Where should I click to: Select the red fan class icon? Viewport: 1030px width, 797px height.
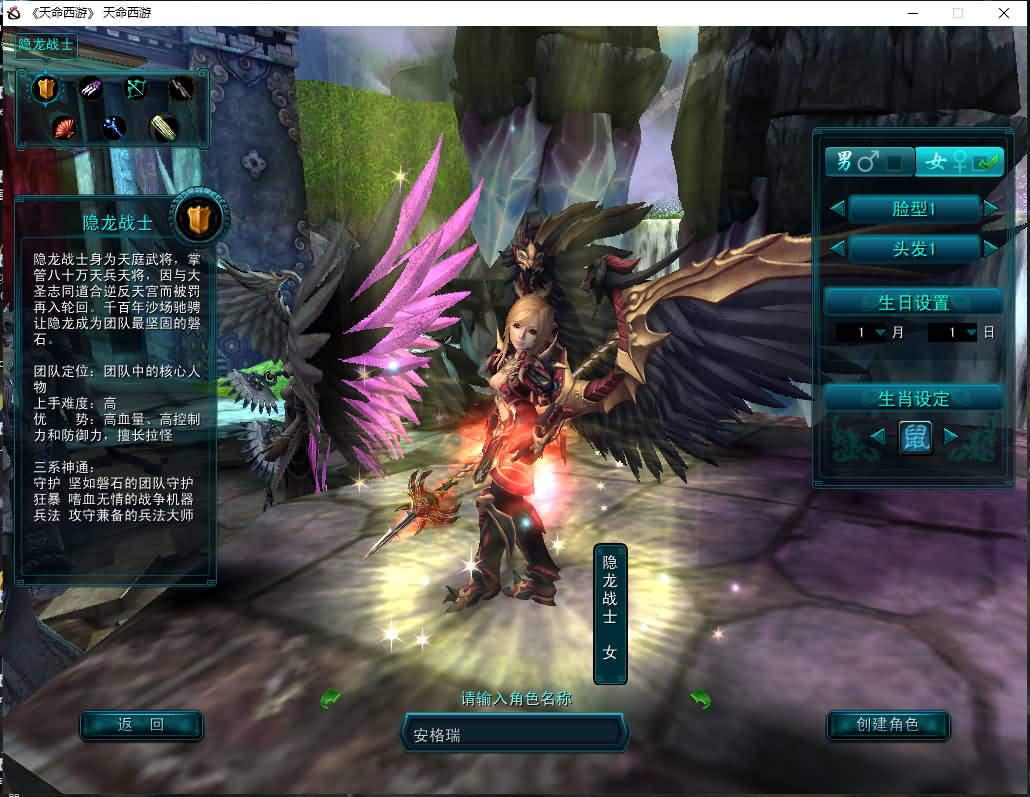pyautogui.click(x=65, y=127)
